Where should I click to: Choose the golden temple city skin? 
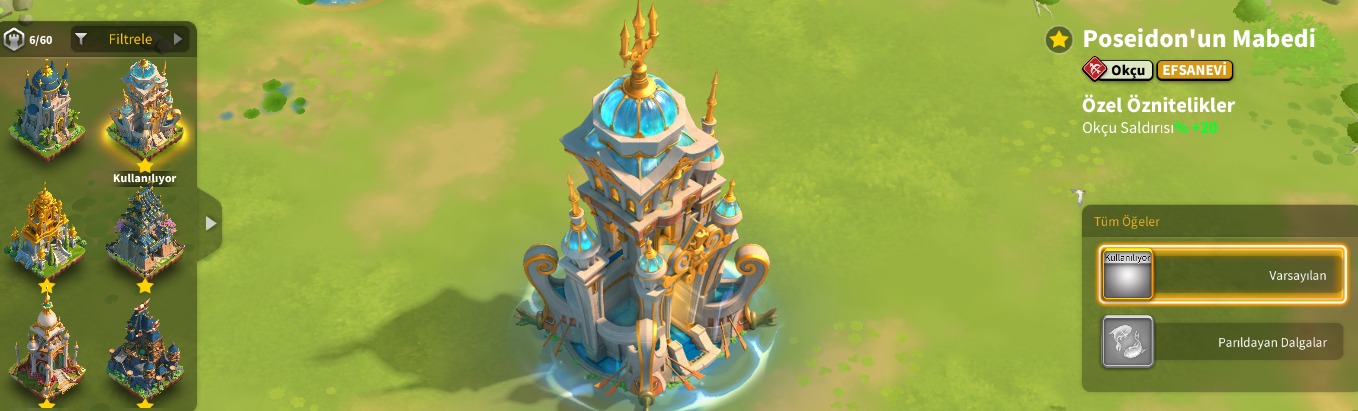click(x=47, y=233)
